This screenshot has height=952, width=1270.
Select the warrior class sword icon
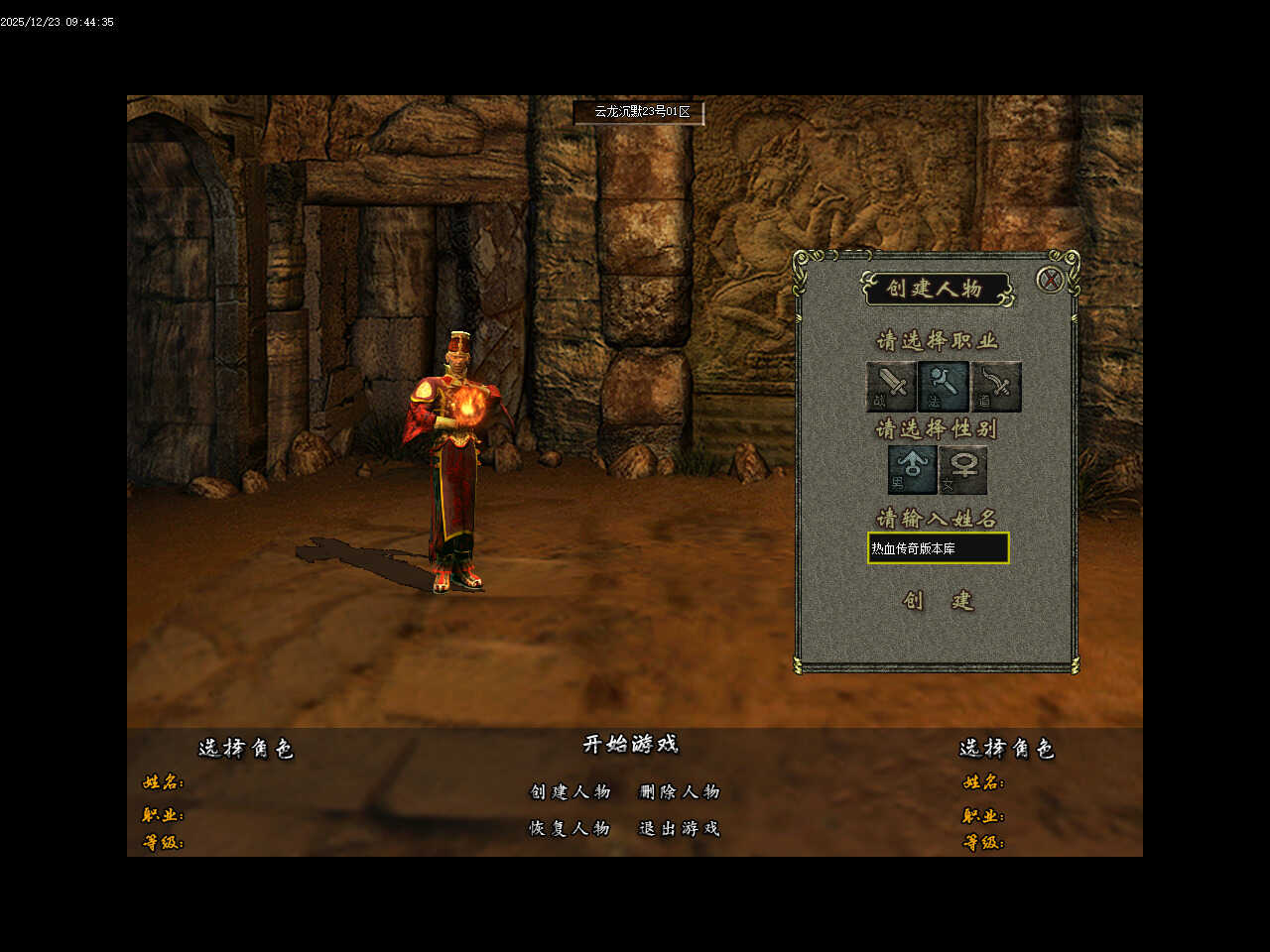(x=890, y=386)
